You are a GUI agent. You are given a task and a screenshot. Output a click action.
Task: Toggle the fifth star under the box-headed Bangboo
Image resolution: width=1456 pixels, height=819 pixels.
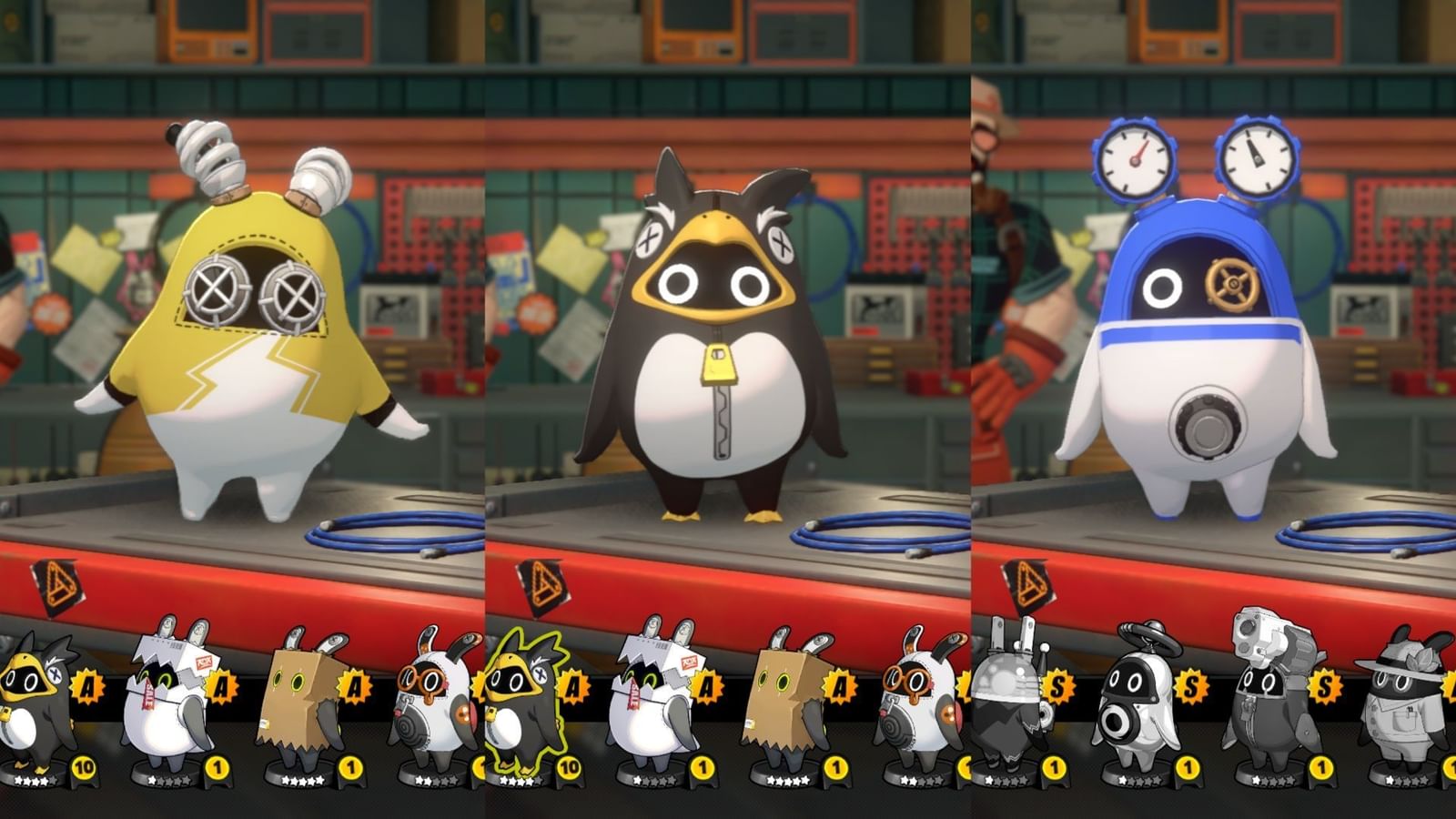319,779
